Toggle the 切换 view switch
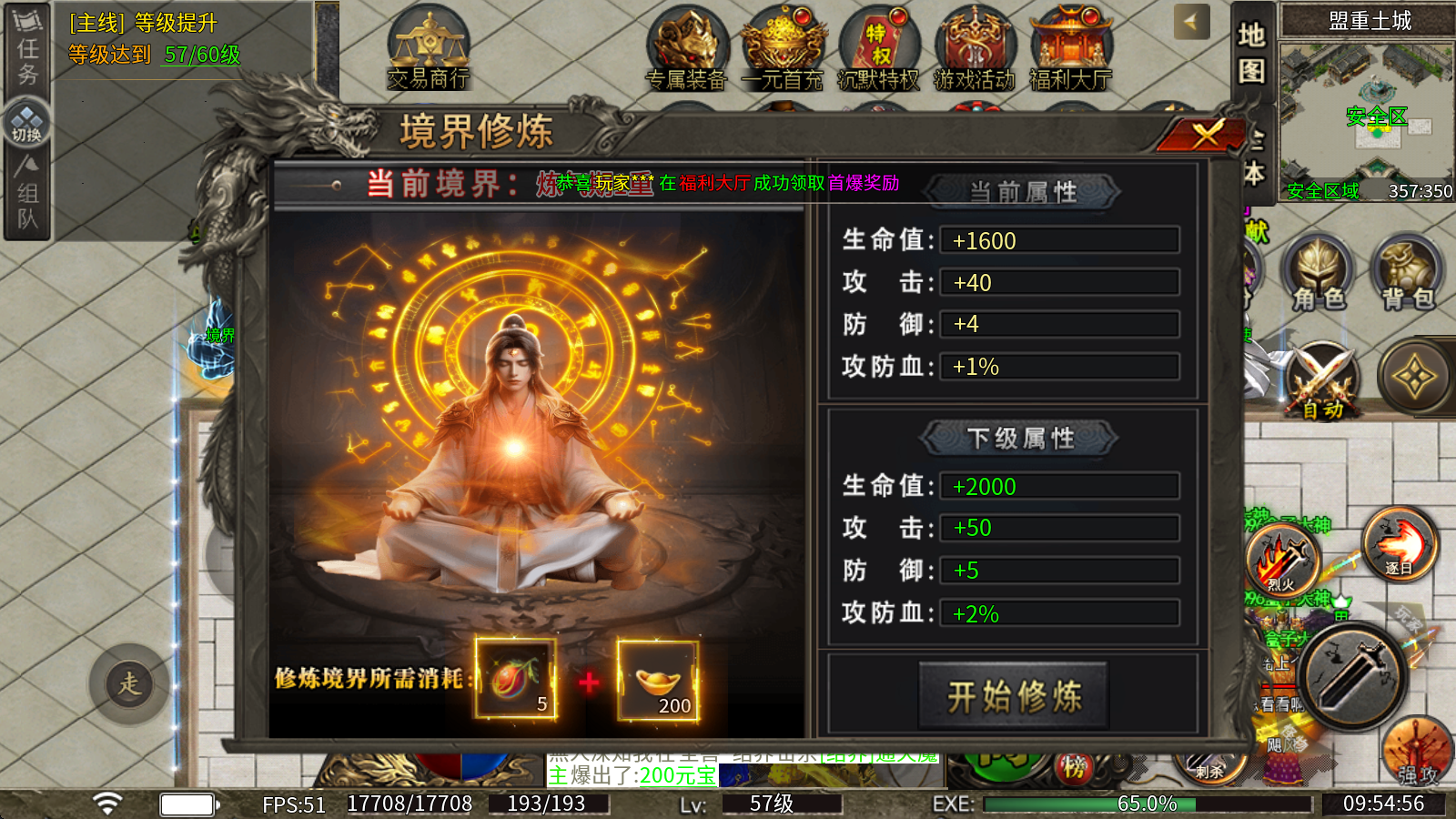Screen dimensions: 1456x819 click(x=28, y=118)
